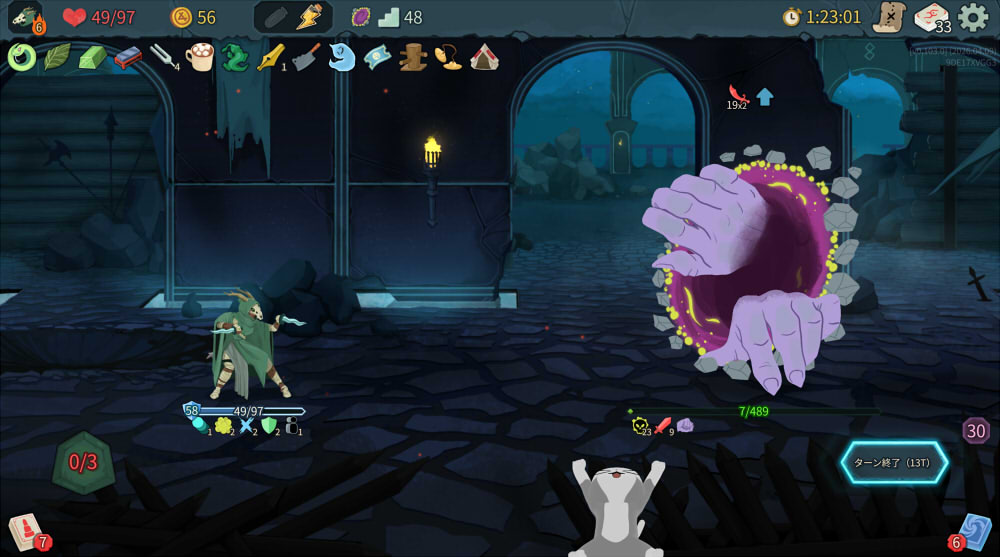View the full deck of 33 cards

pyautogui.click(x=932, y=18)
